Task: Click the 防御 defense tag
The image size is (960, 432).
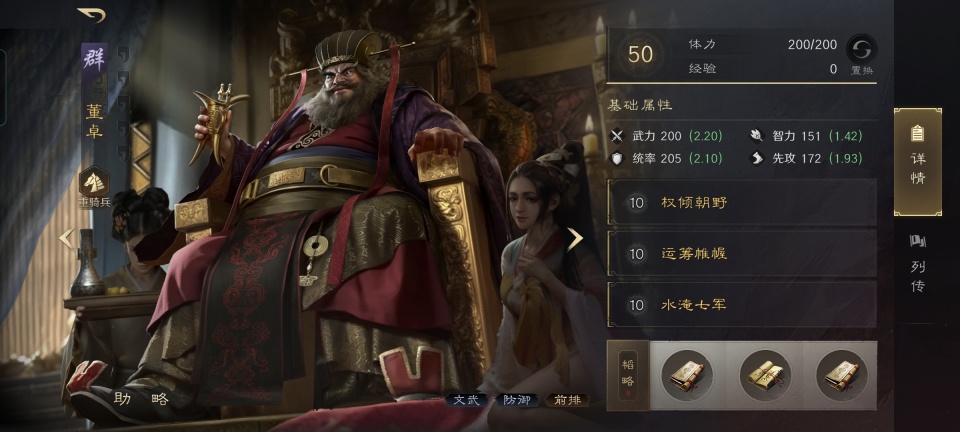Action: point(516,400)
